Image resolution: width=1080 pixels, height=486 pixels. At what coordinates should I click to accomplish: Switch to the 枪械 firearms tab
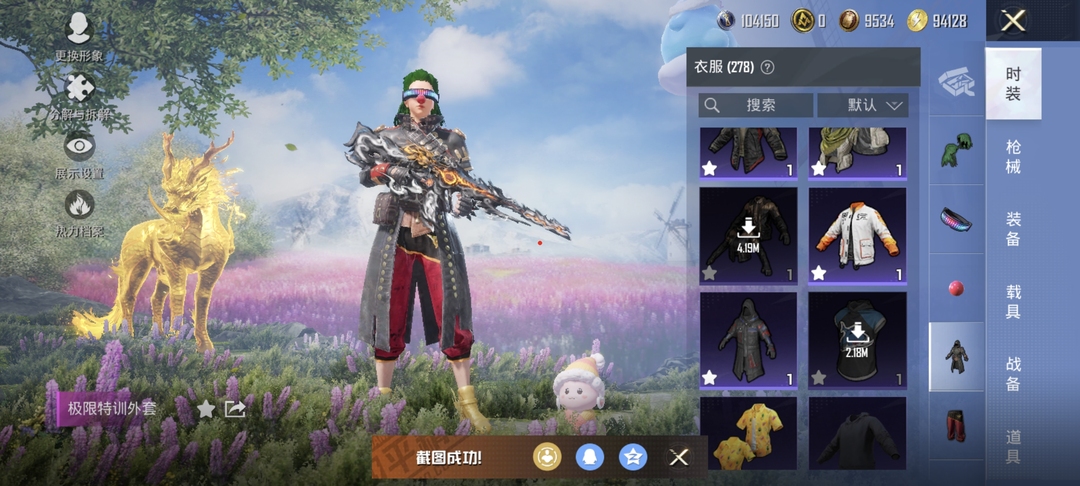[1013, 156]
